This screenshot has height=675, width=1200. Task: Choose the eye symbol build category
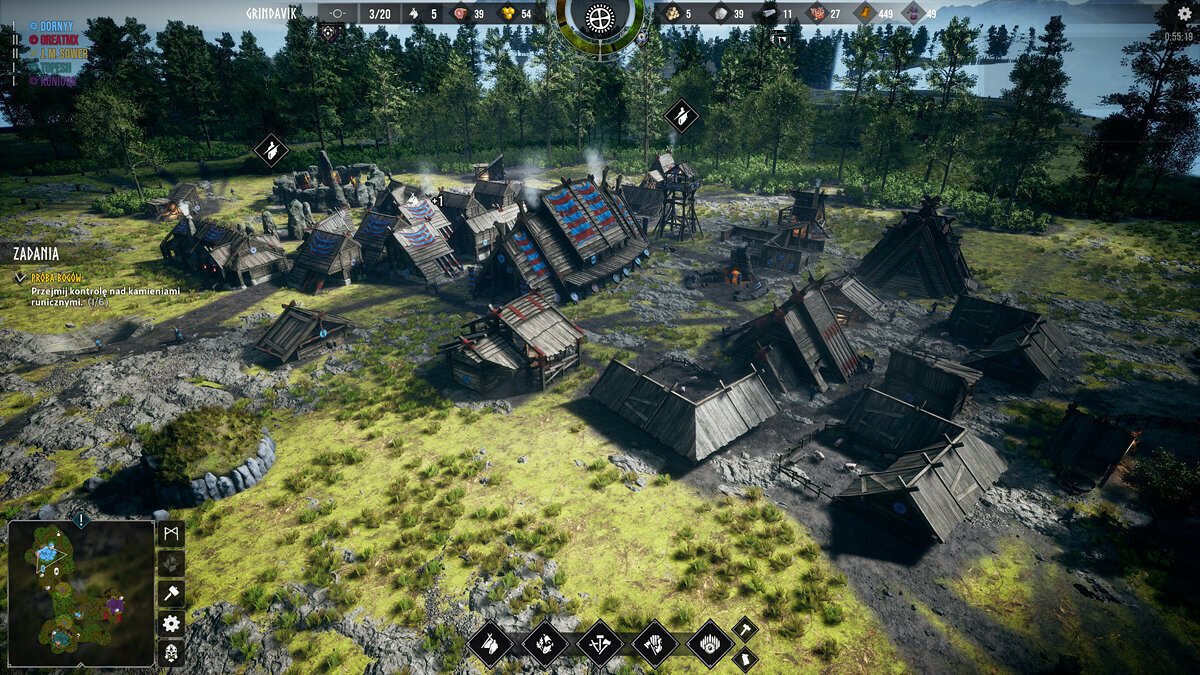710,643
